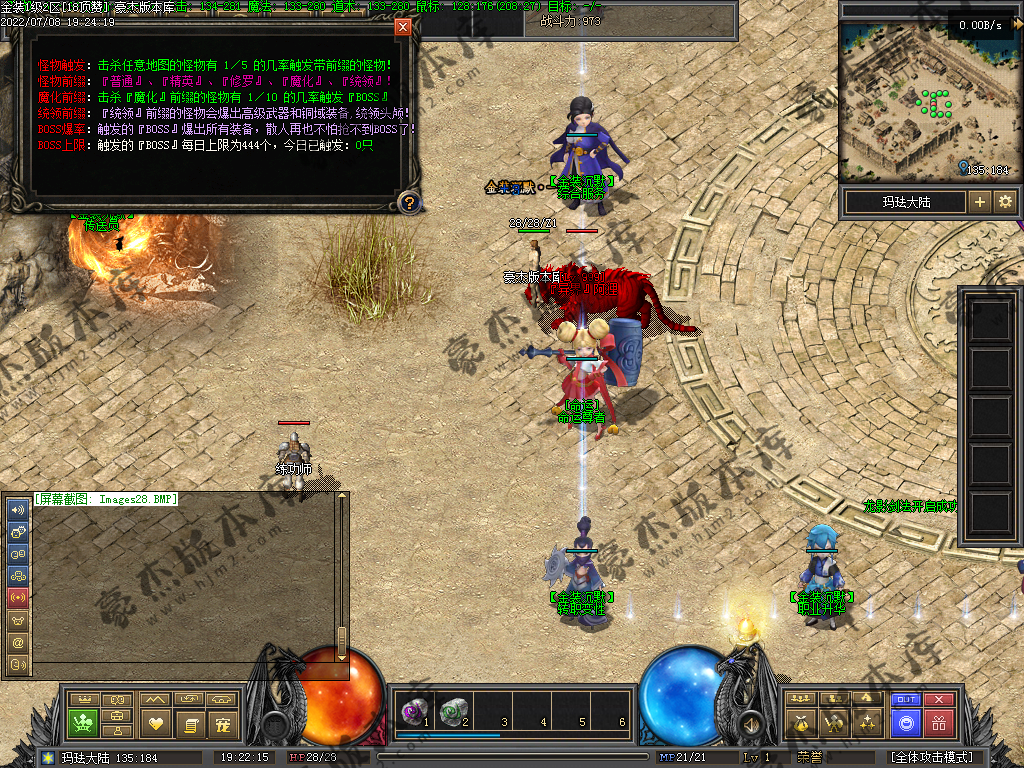The image size is (1024, 768).
Task: Open the heart icon button
Action: [x=154, y=722]
